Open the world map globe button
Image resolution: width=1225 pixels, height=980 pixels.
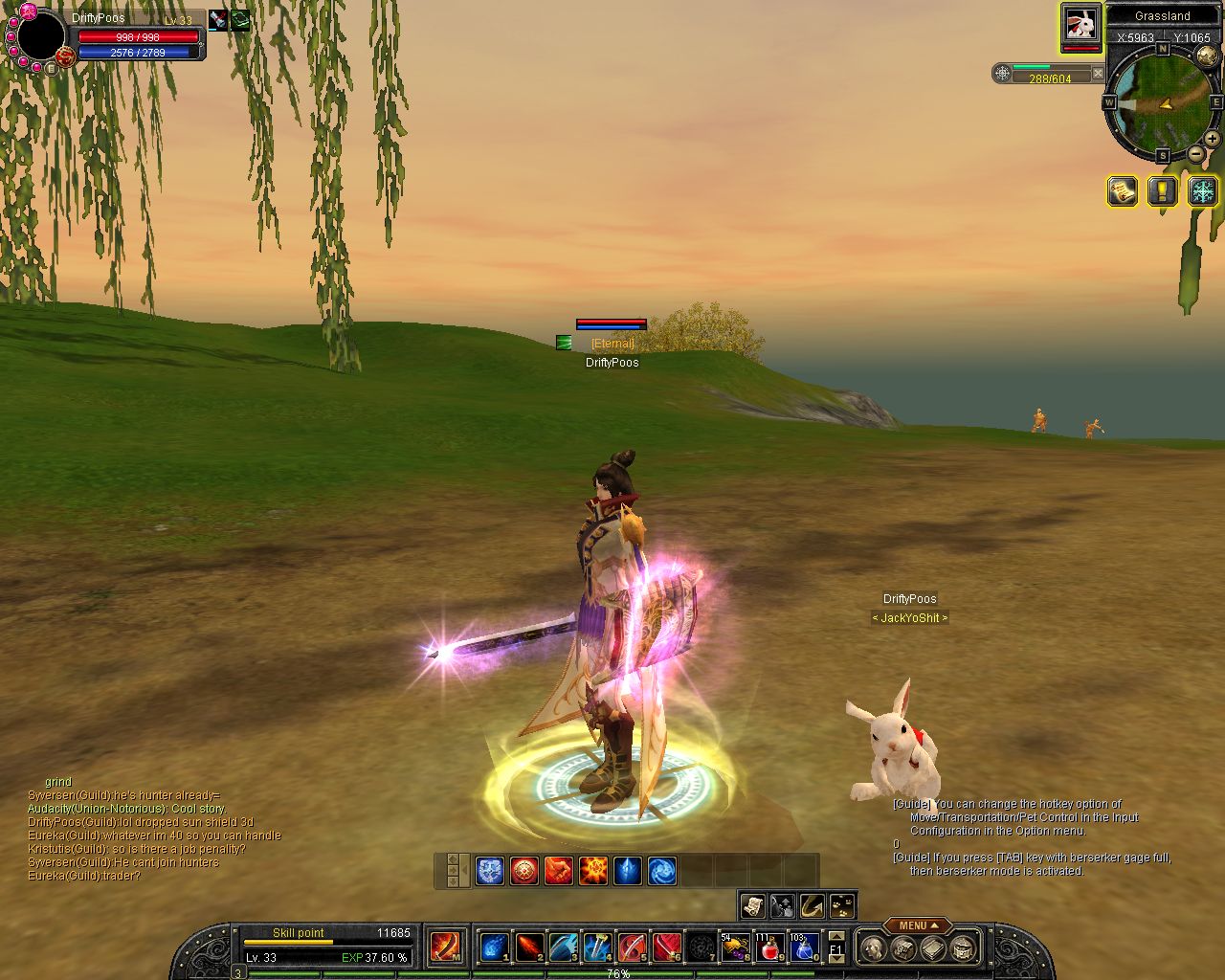pyautogui.click(x=1206, y=56)
